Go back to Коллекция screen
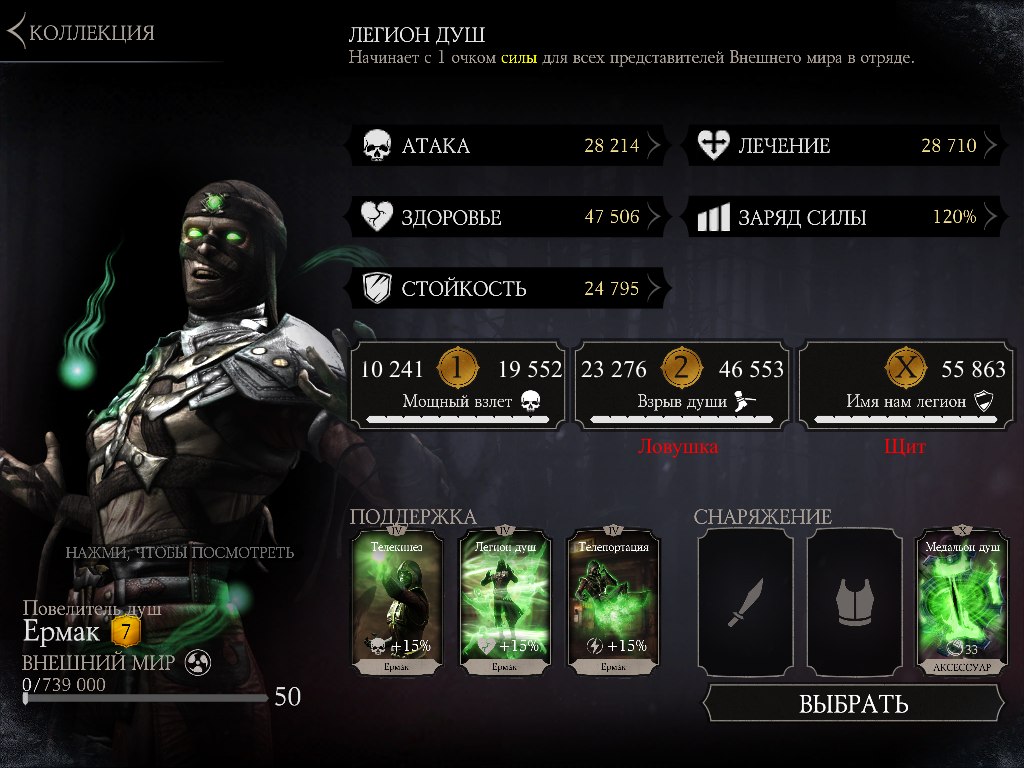This screenshot has width=1024, height=768. coord(82,32)
